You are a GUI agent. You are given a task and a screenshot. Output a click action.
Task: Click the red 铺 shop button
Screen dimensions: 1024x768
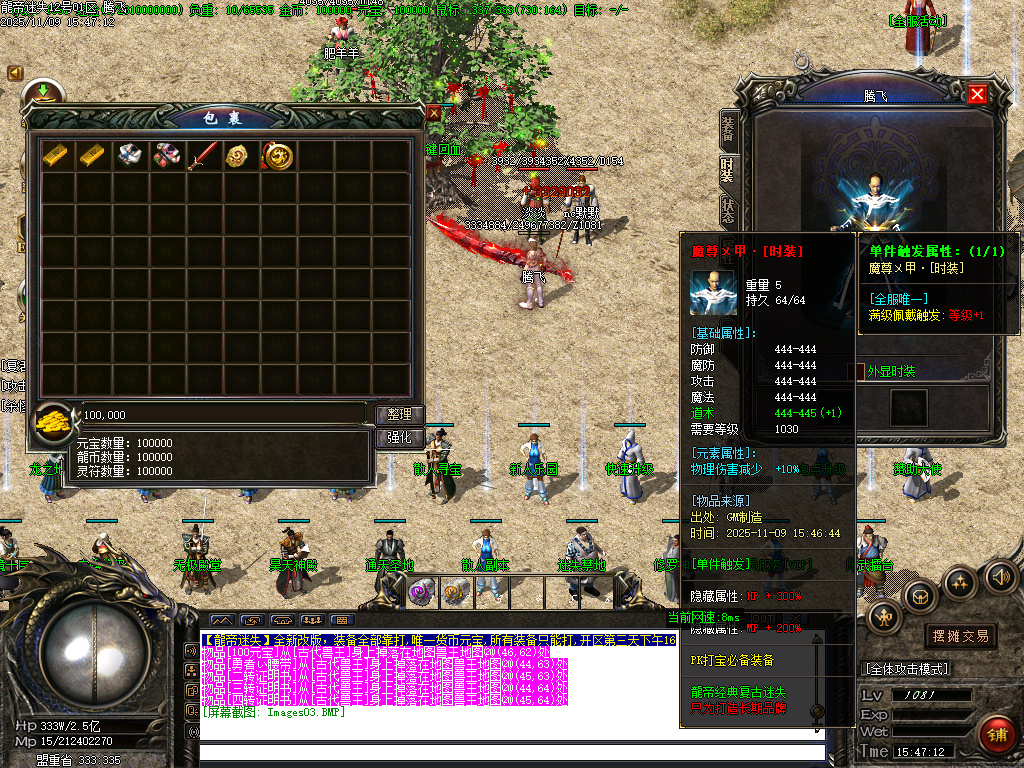pos(995,733)
